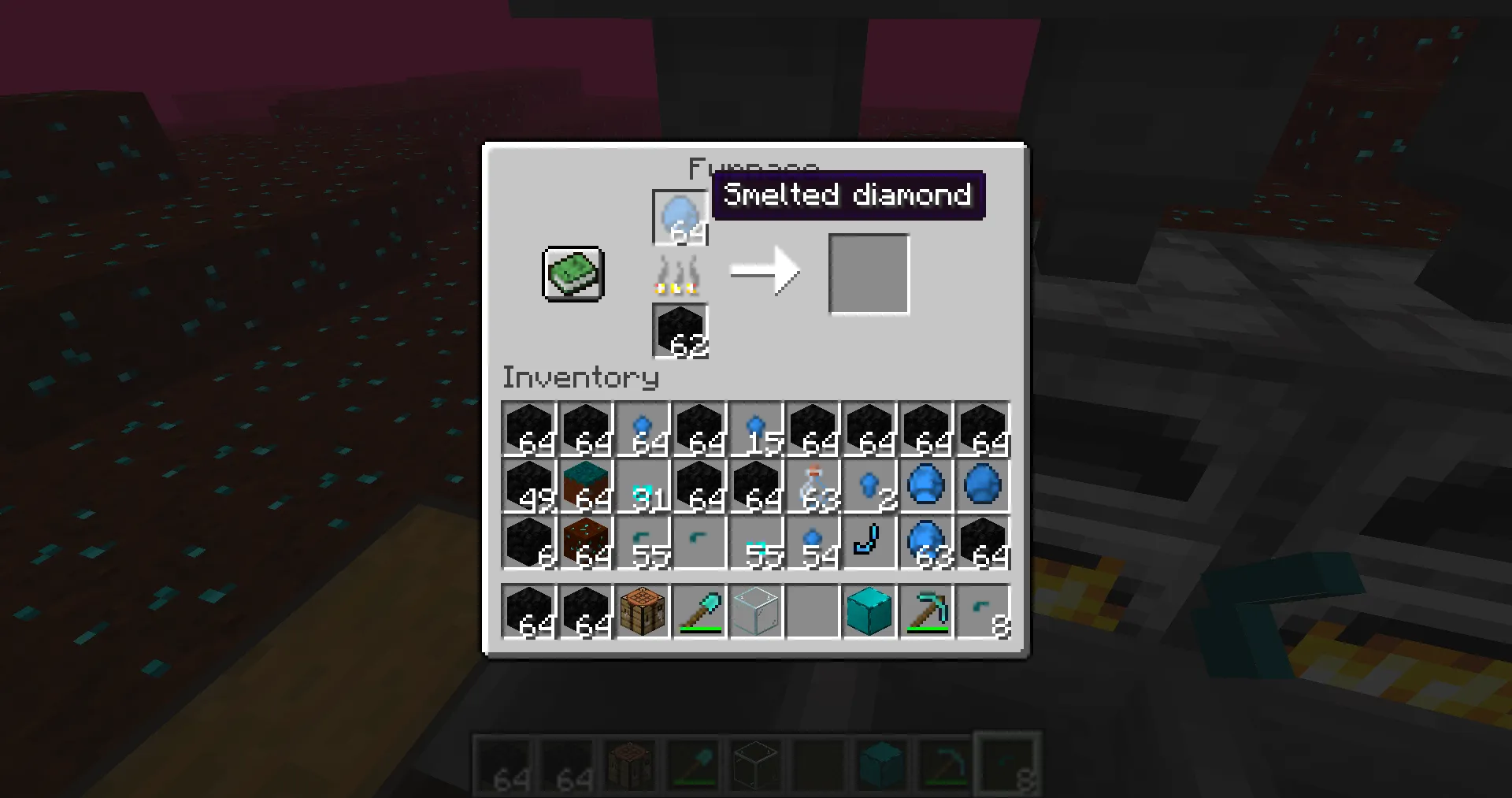Grab the diamond shovel from the hotbar
The height and width of the screenshot is (798, 1512).
pyautogui.click(x=699, y=612)
